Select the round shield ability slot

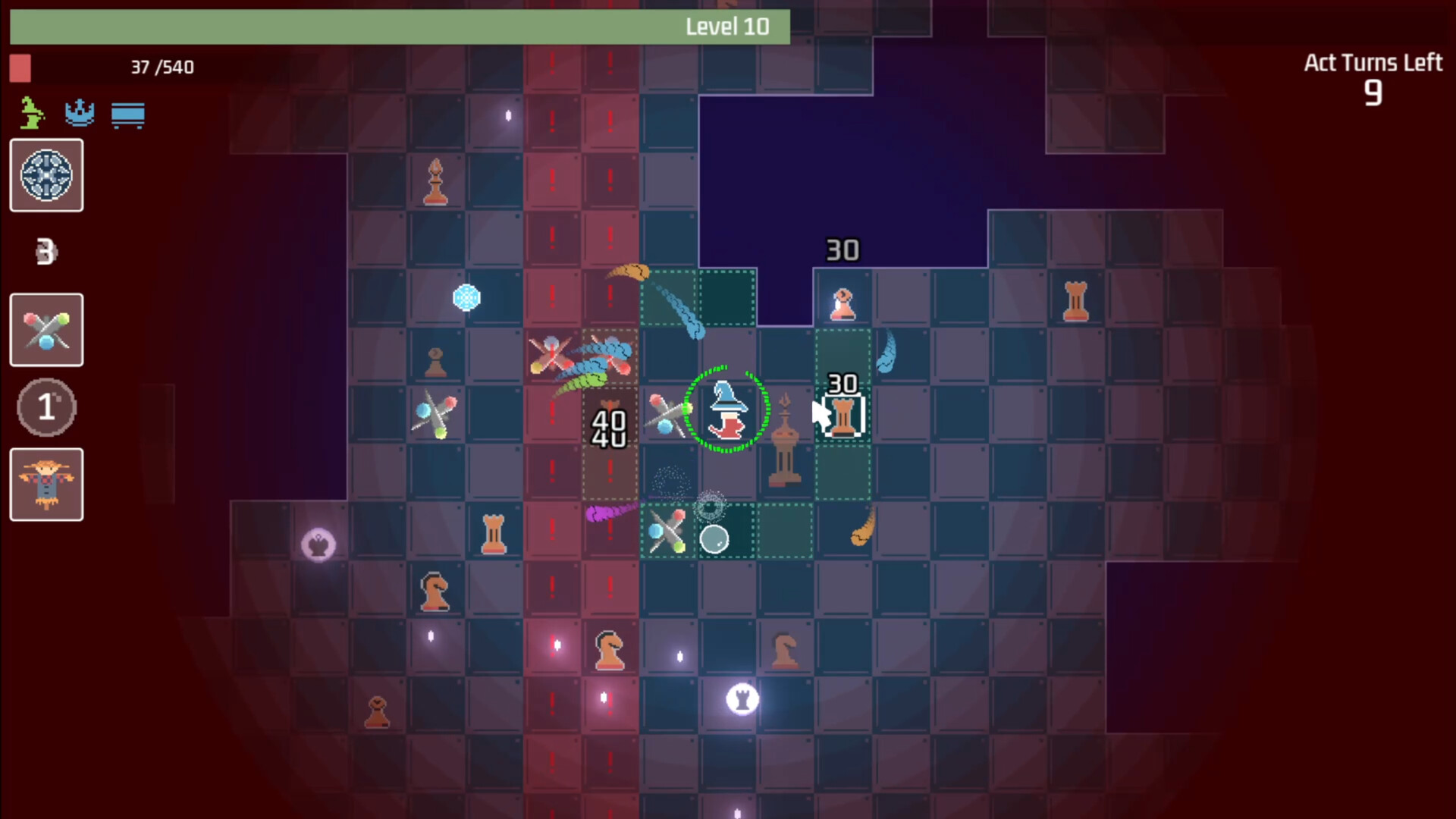point(46,175)
